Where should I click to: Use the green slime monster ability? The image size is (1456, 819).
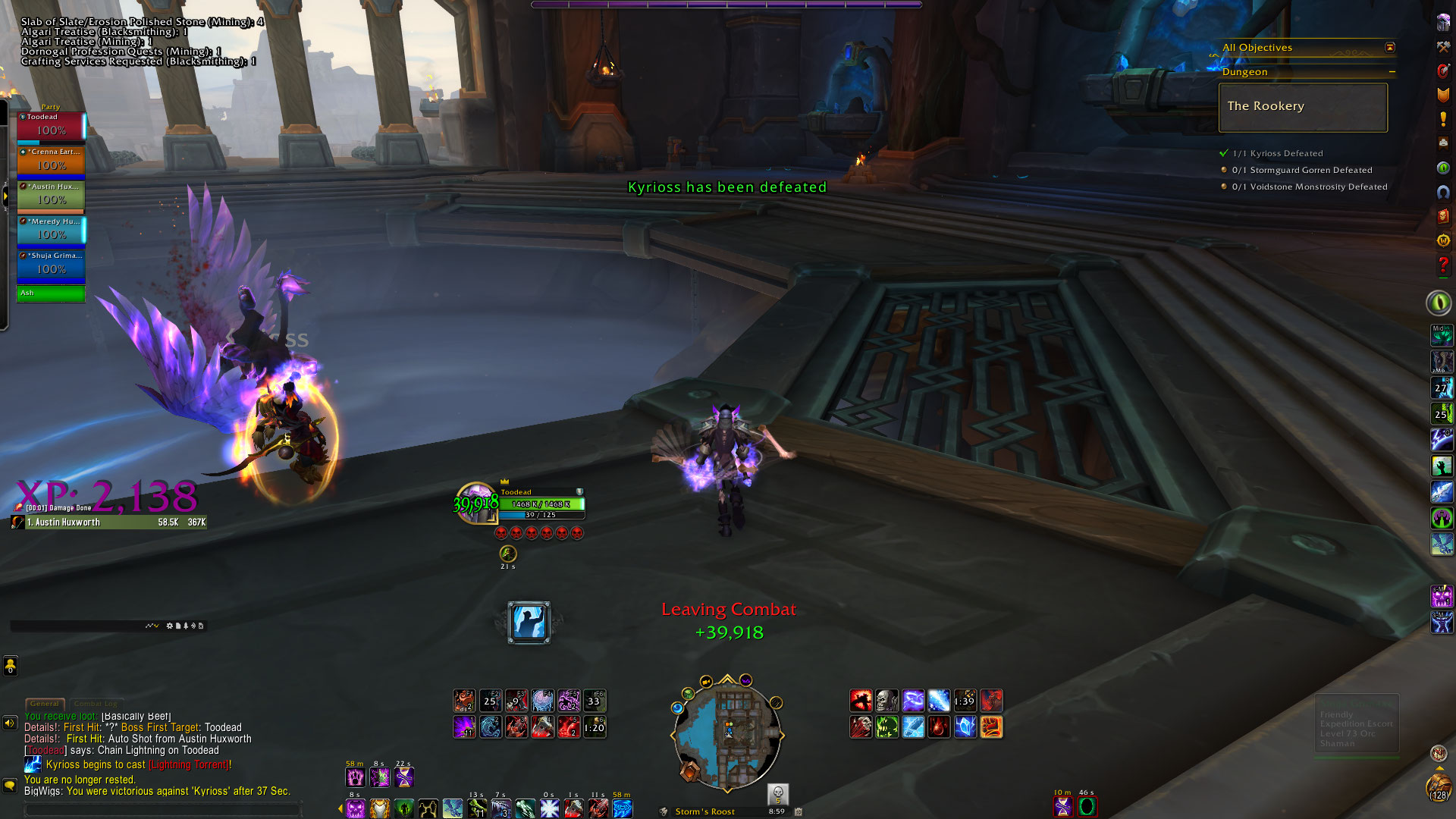pos(886,727)
